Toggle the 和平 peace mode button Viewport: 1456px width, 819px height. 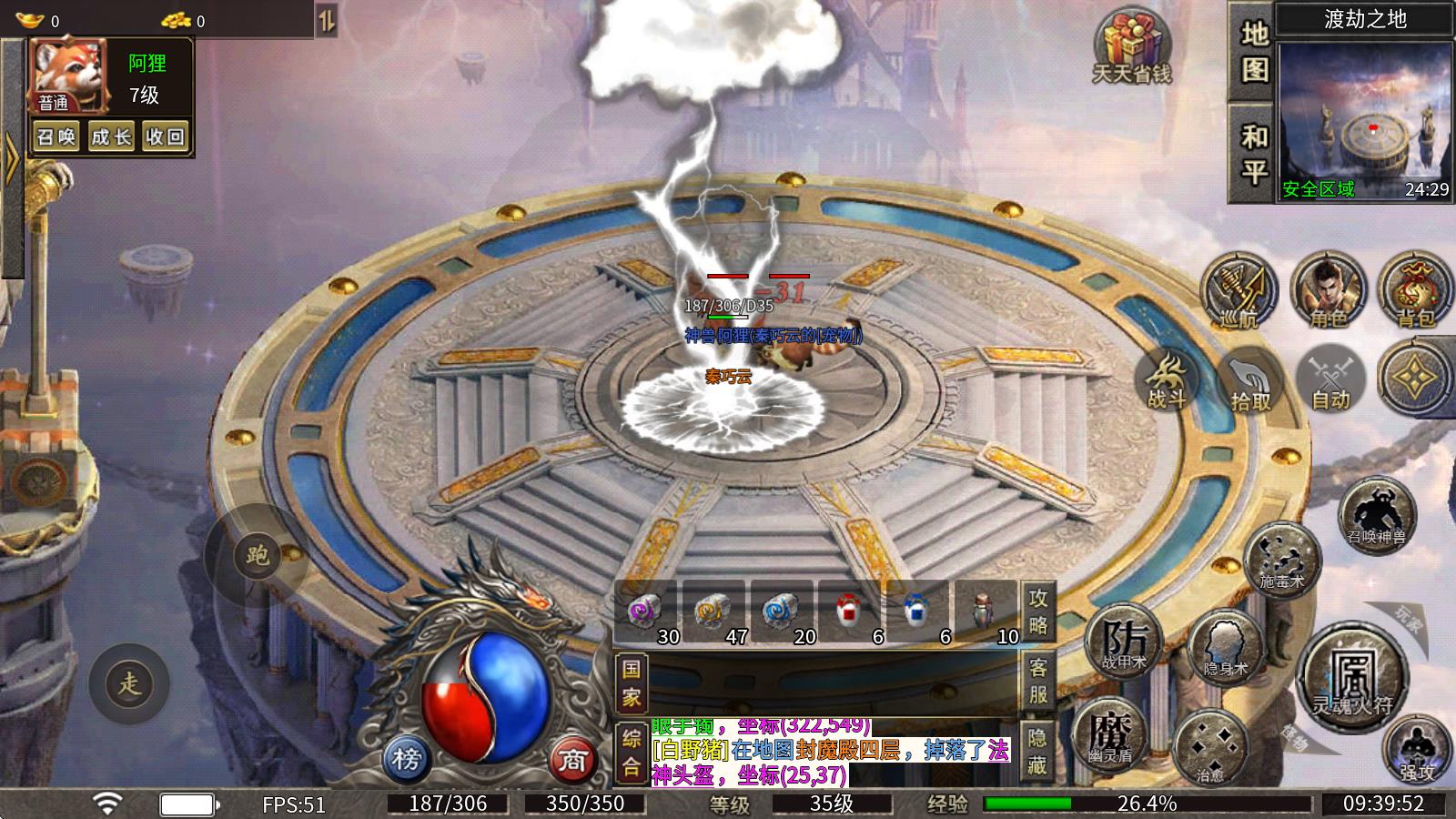pos(1254,153)
